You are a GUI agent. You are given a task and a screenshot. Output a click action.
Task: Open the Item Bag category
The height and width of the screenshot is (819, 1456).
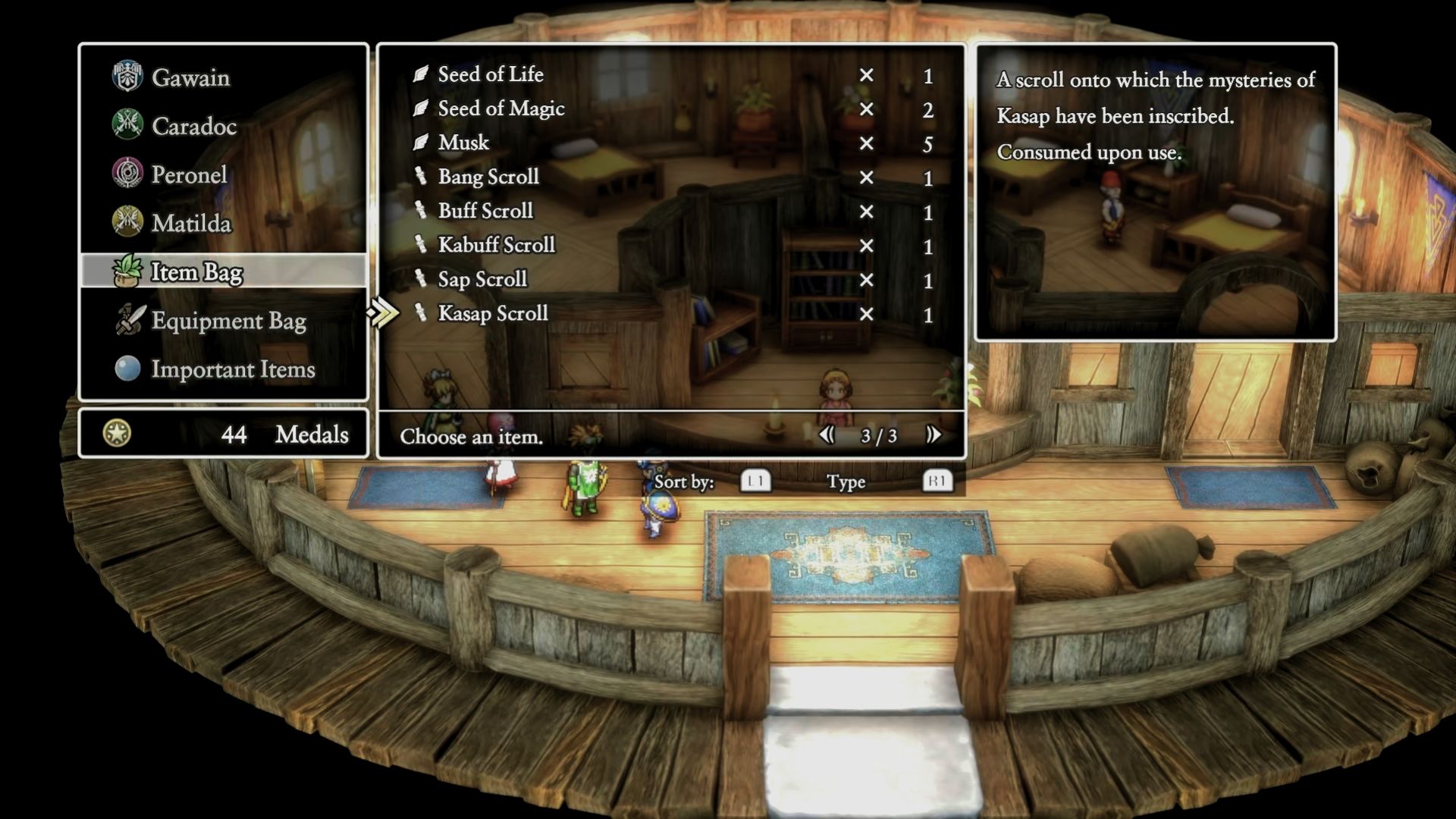click(196, 271)
